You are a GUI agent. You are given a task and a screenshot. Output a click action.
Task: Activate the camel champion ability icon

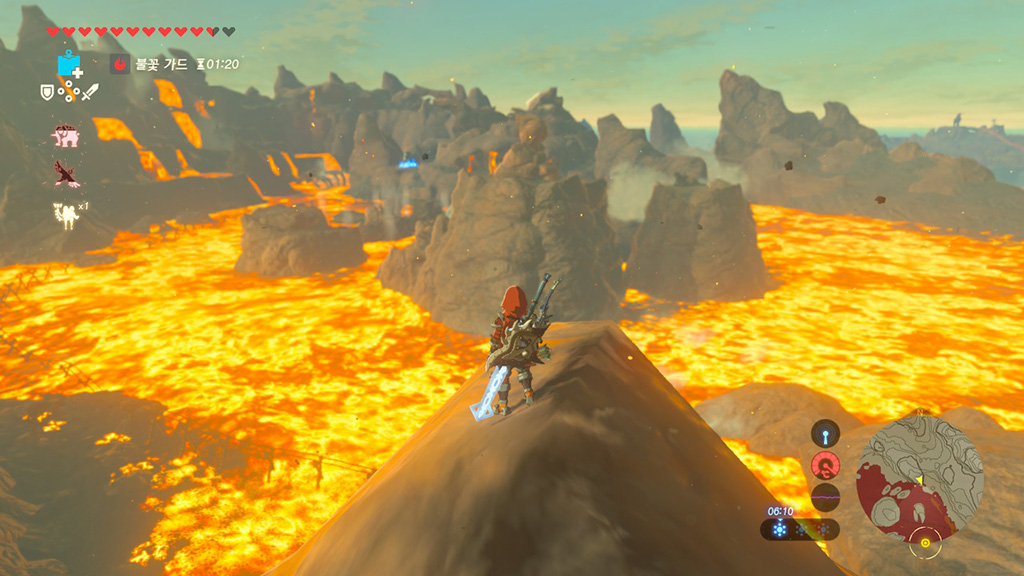67,214
